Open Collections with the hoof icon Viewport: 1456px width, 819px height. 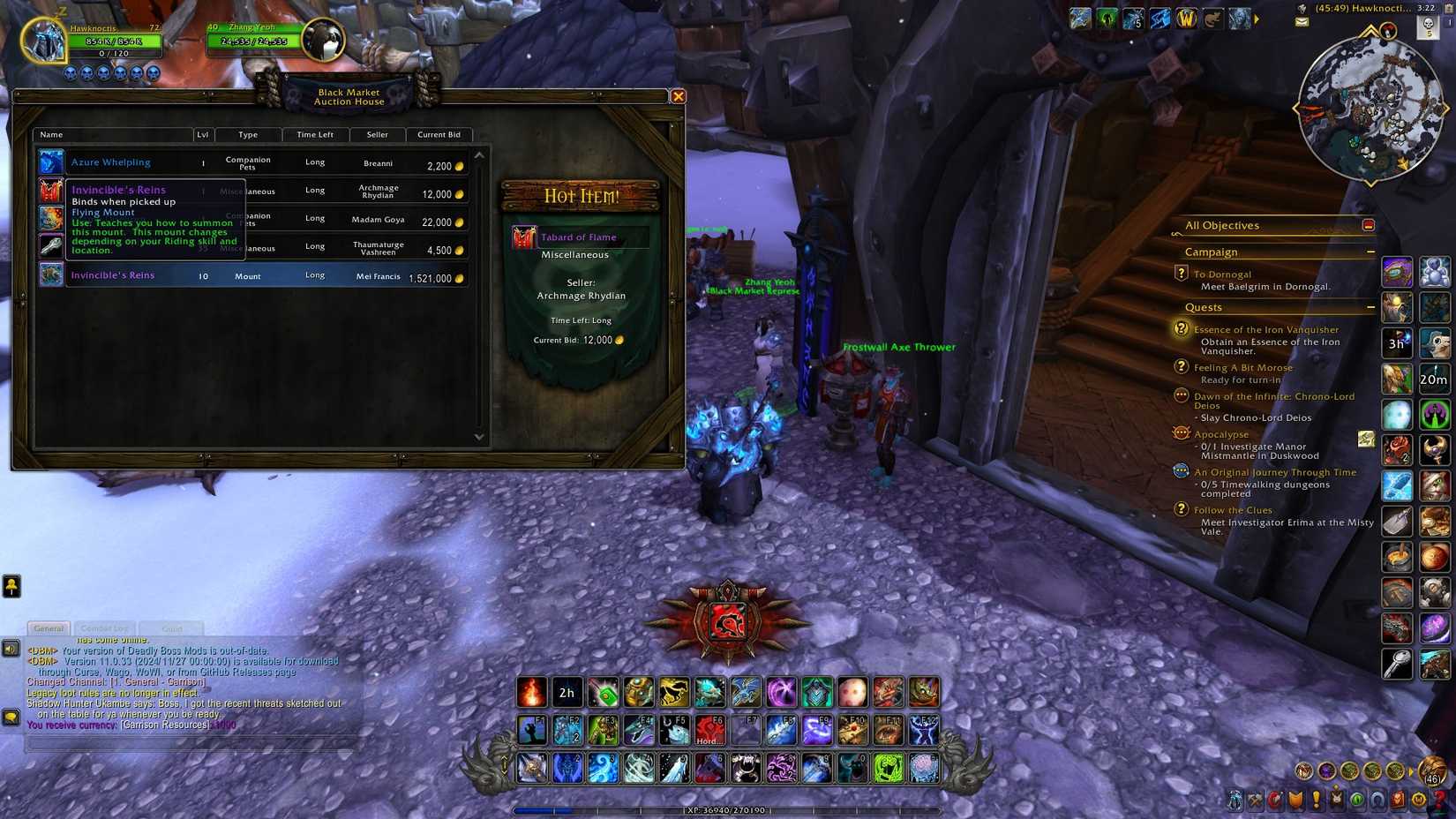click(x=1377, y=800)
